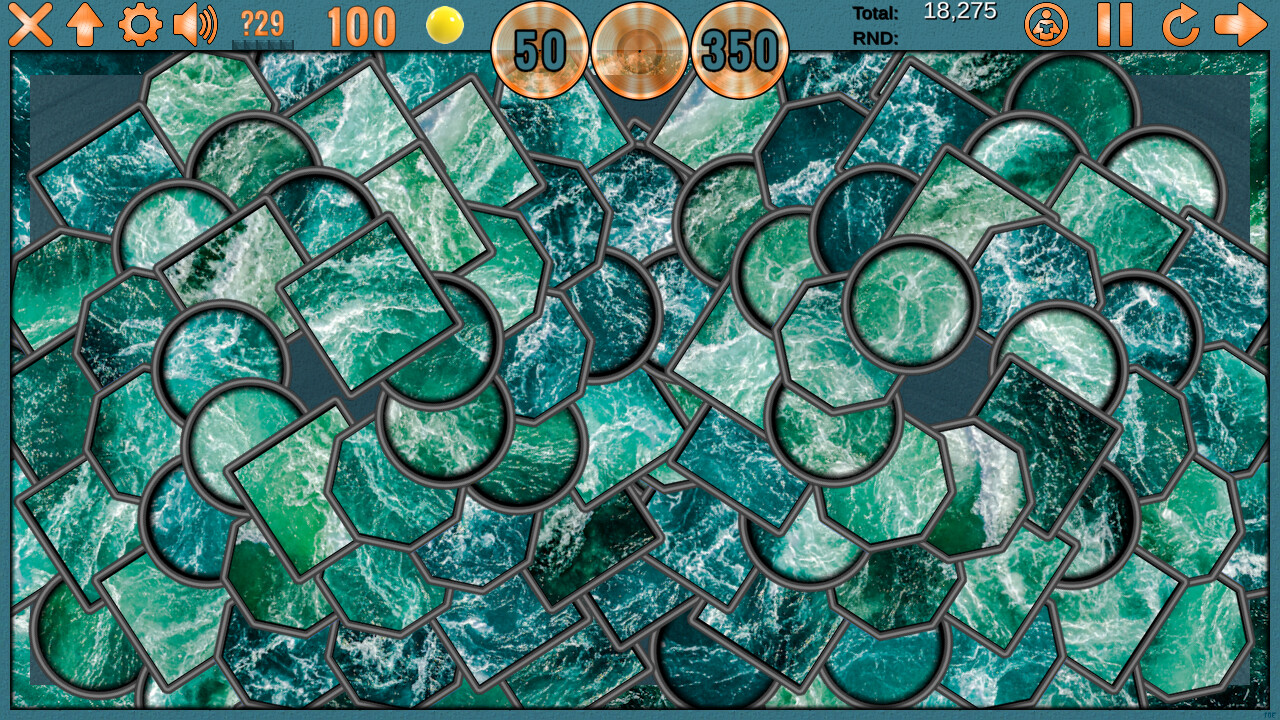Use a hint via the ?29 icon
The height and width of the screenshot is (720, 1280).
(x=261, y=25)
